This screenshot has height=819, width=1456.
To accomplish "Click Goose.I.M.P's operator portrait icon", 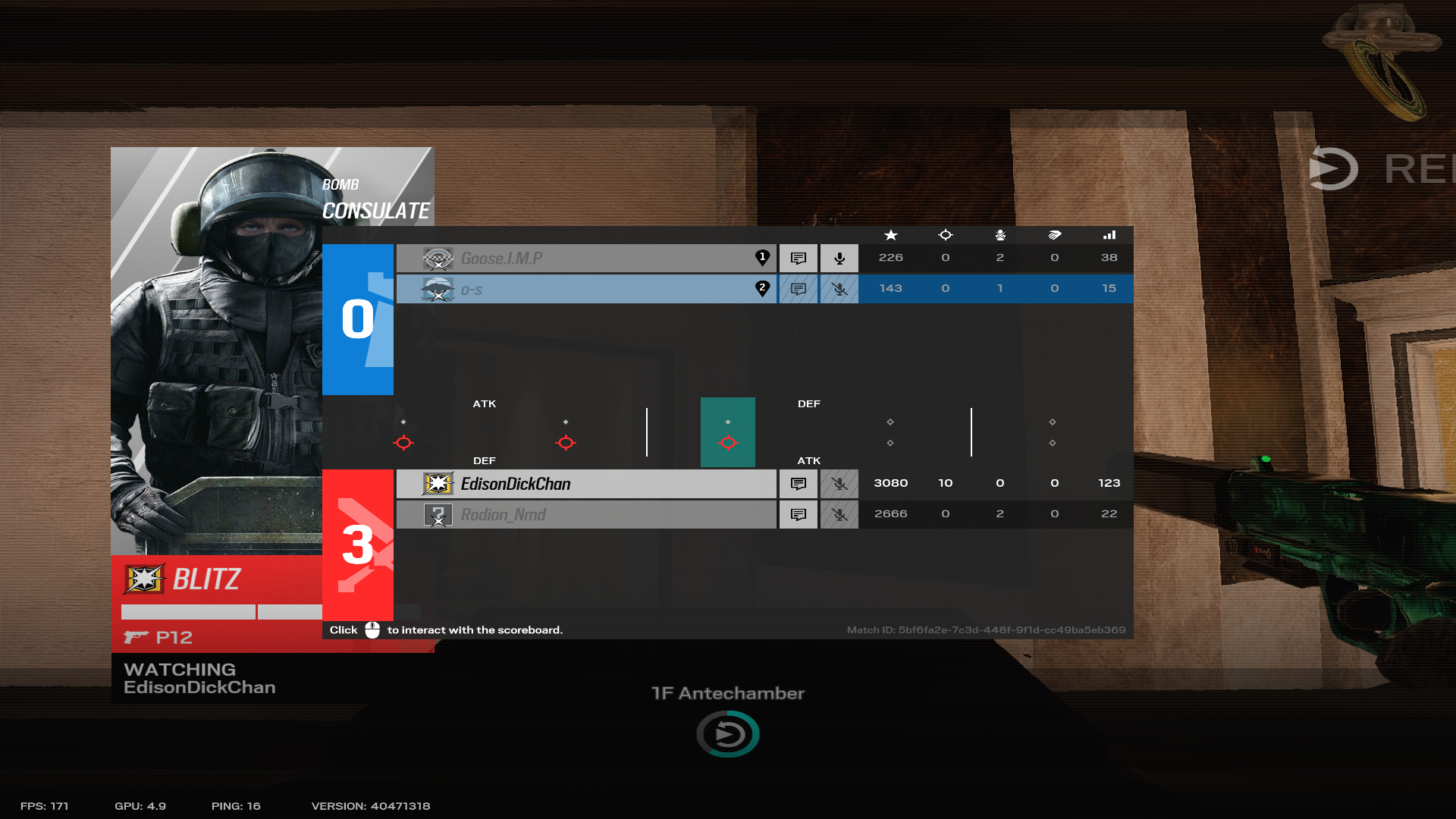I will [x=438, y=258].
